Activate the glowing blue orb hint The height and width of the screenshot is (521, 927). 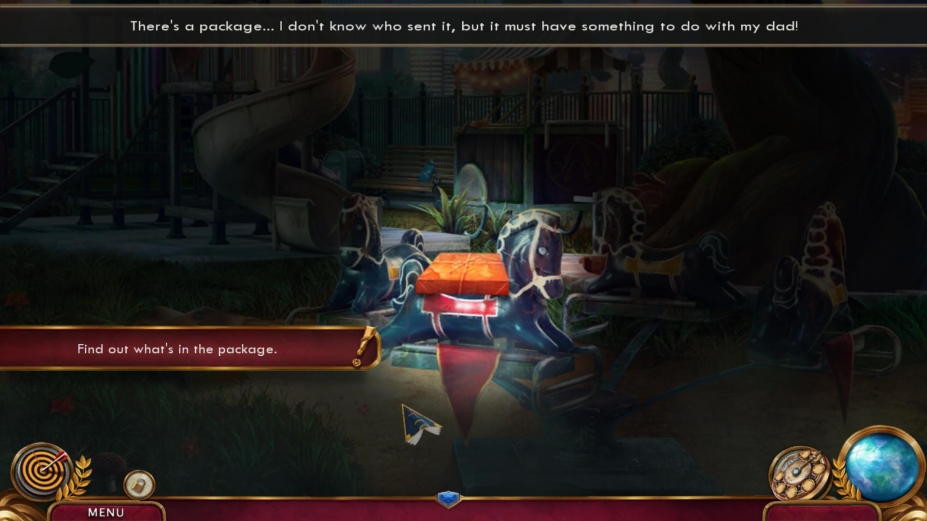(x=883, y=465)
